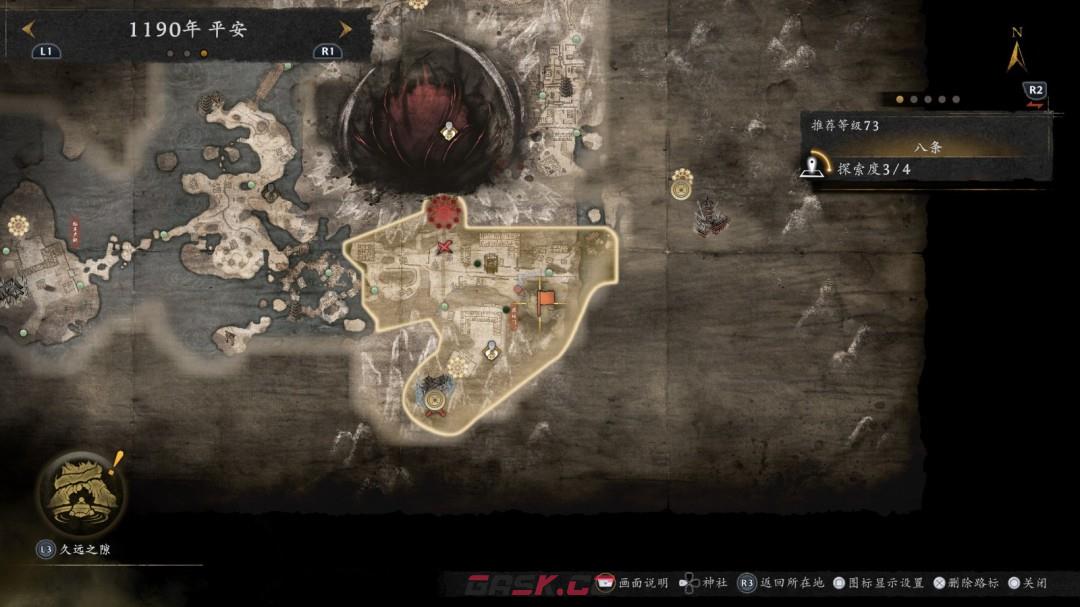Image resolution: width=1080 pixels, height=607 pixels.
Task: Select the dark ship marker east of the region
Action: click(711, 215)
